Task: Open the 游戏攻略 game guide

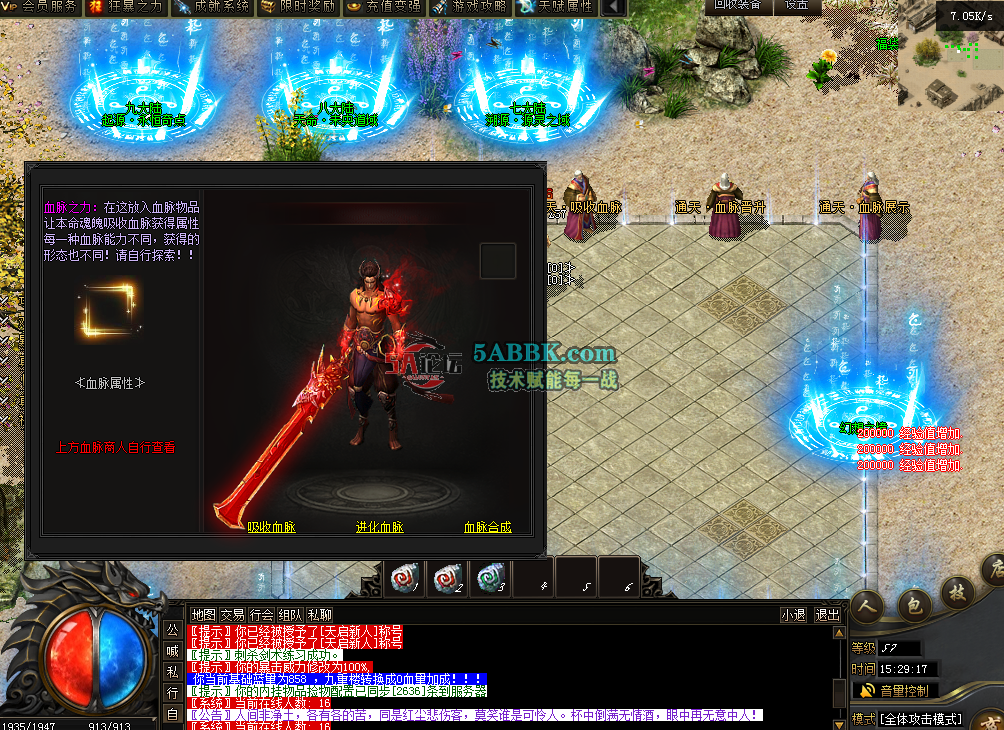Action: tap(470, 7)
